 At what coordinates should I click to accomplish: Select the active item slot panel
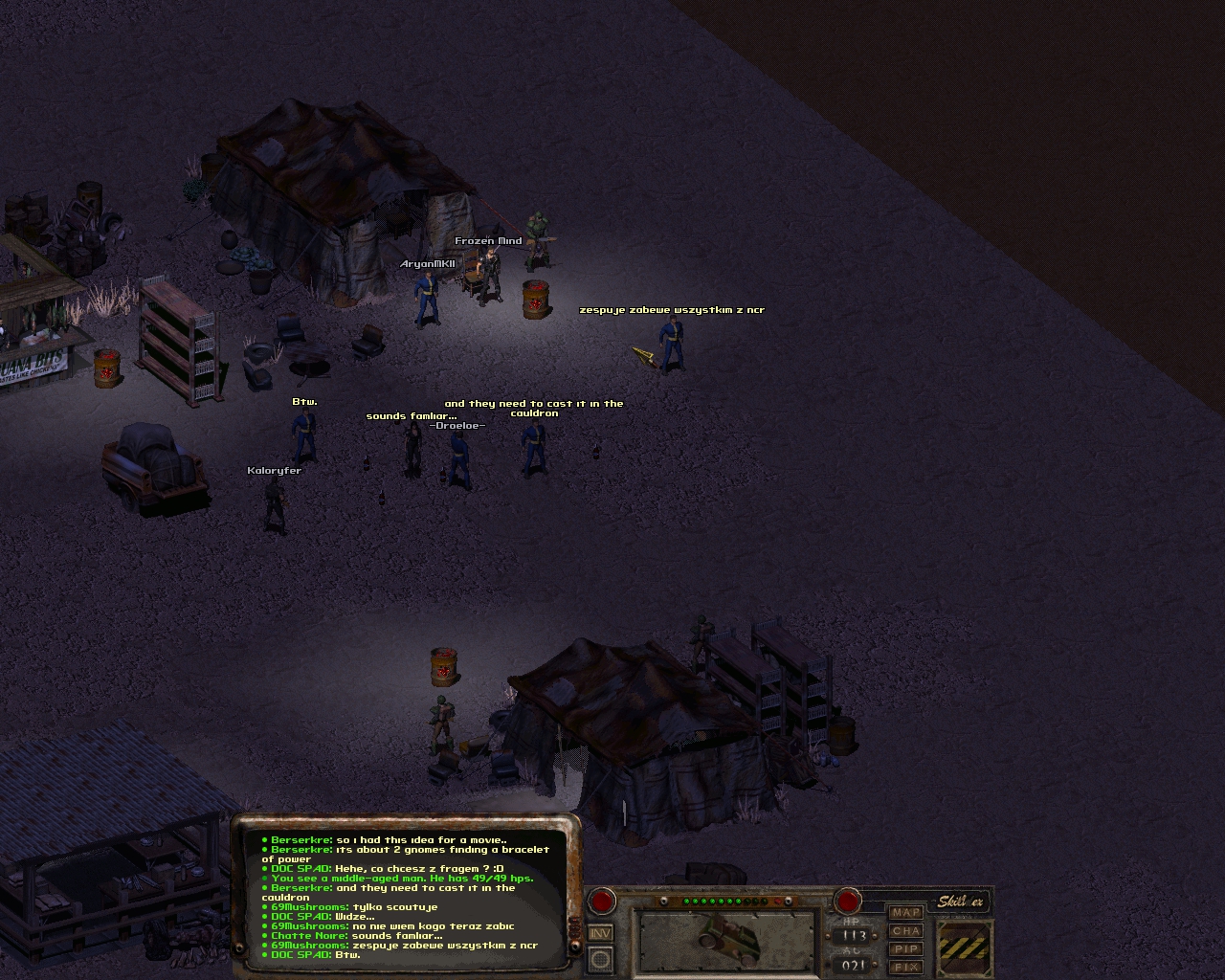[728, 939]
